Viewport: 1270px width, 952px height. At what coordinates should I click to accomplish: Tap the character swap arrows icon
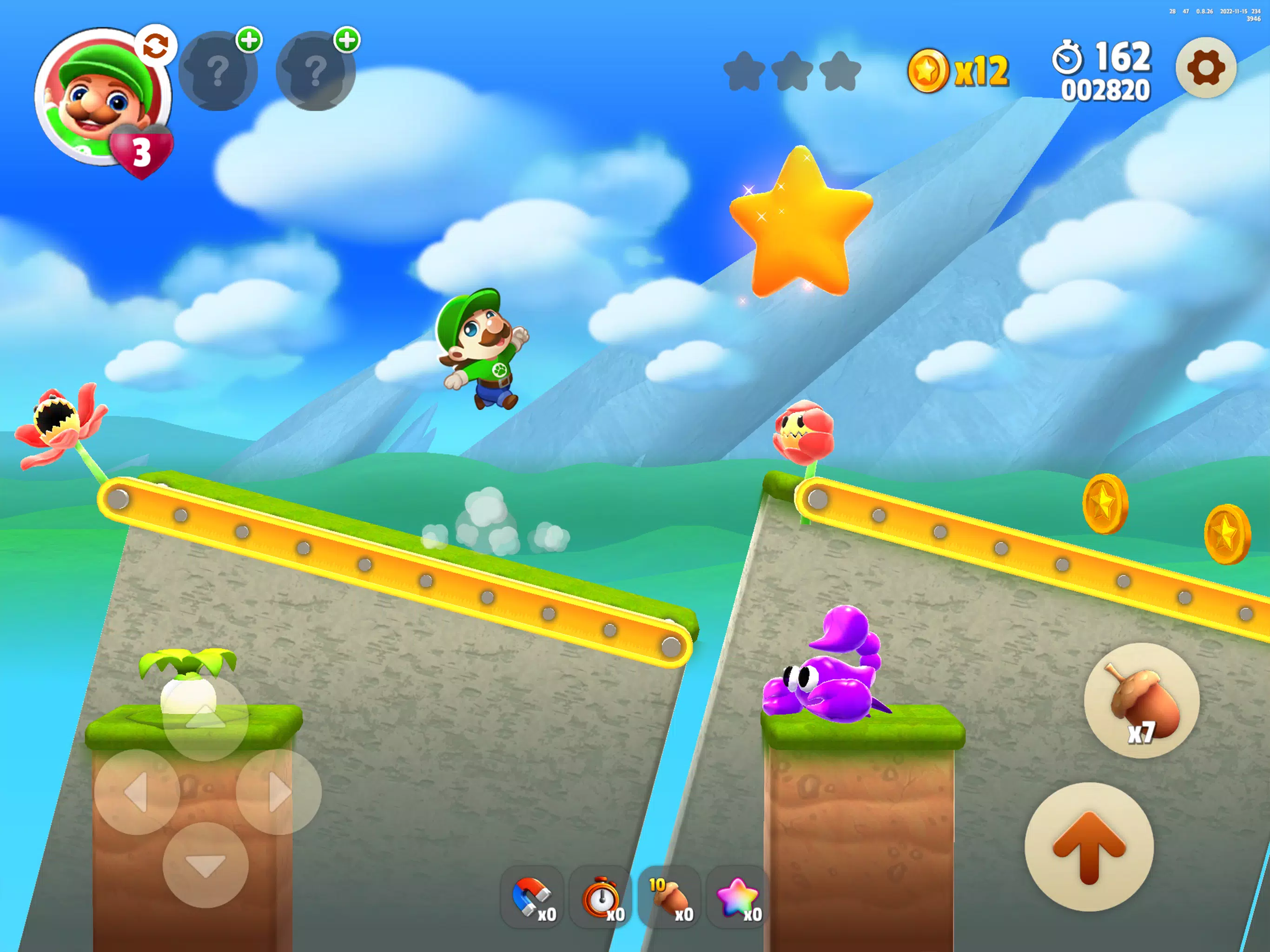156,46
